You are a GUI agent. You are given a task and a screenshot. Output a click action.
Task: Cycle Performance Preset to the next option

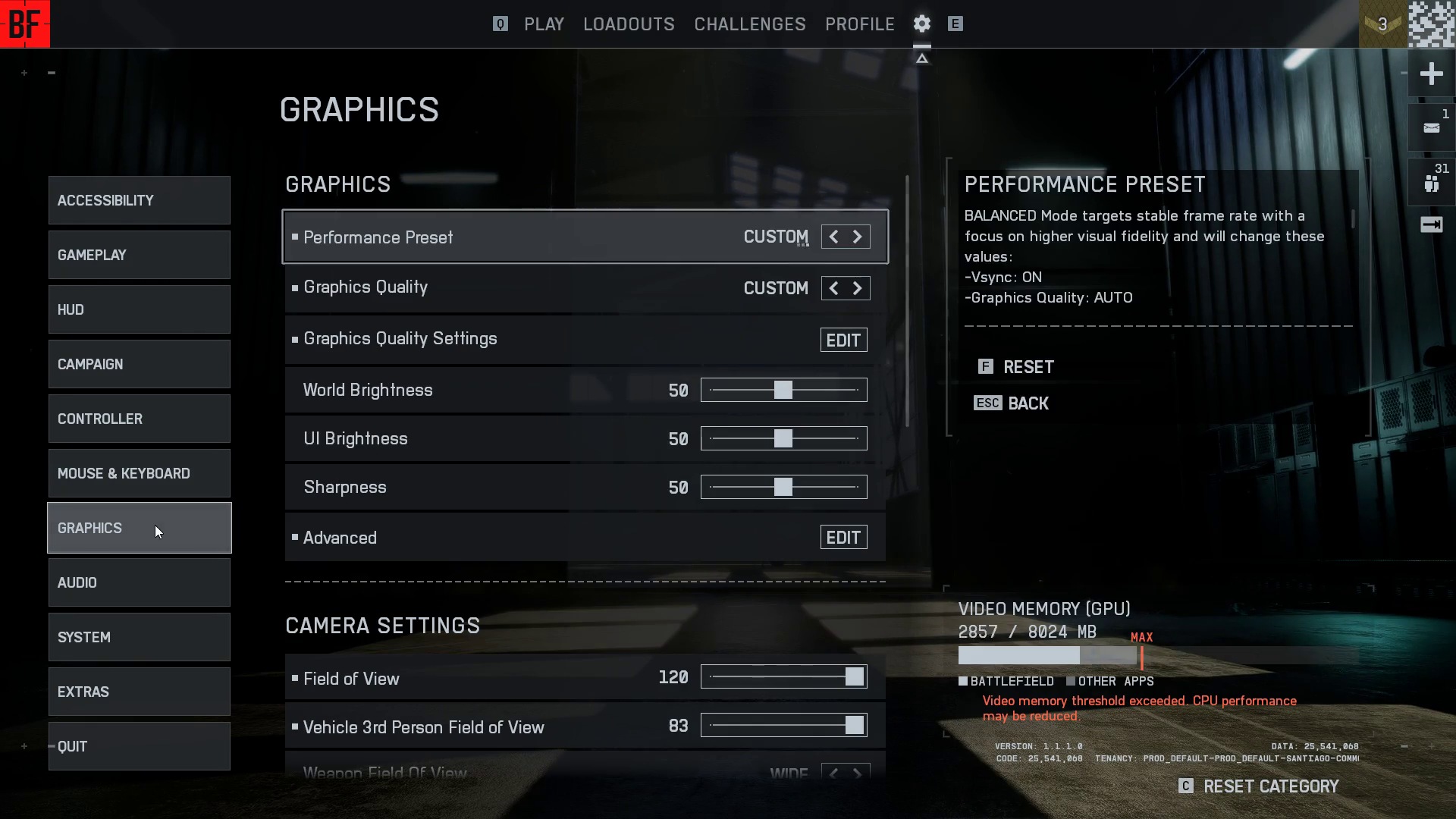pyautogui.click(x=858, y=237)
